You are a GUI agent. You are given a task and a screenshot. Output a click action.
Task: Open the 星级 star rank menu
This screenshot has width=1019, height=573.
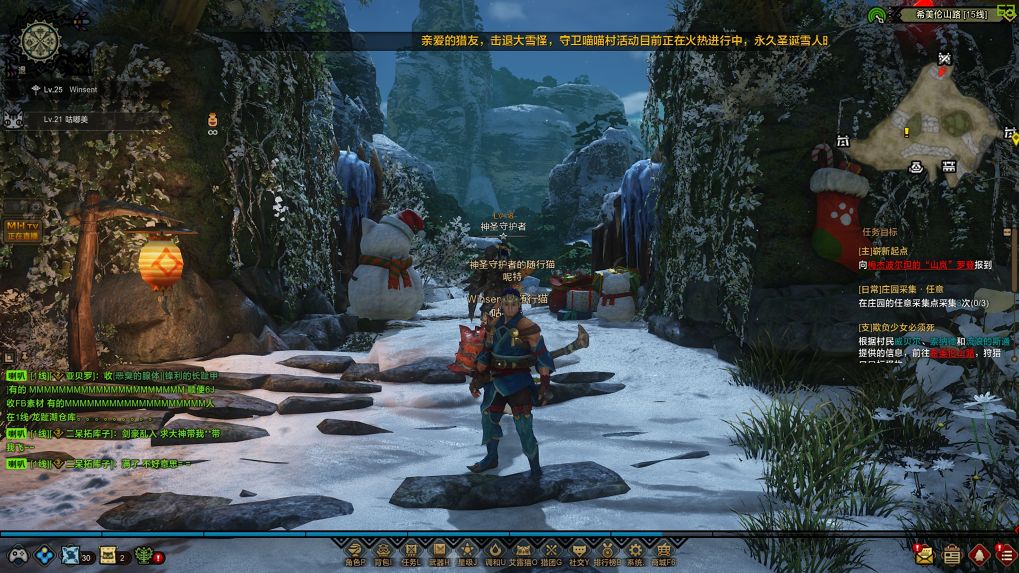click(x=467, y=551)
